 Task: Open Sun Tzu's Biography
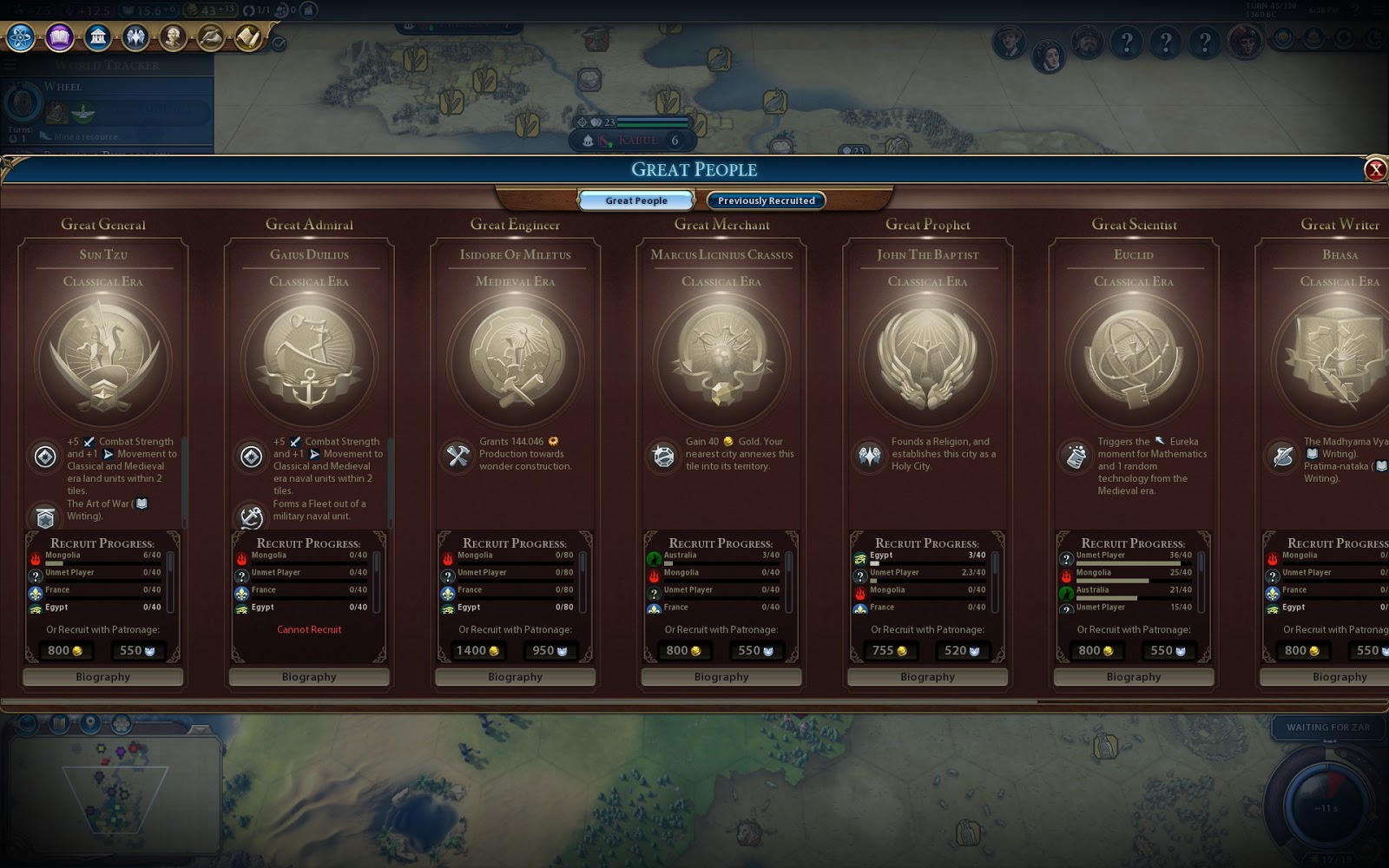(102, 677)
